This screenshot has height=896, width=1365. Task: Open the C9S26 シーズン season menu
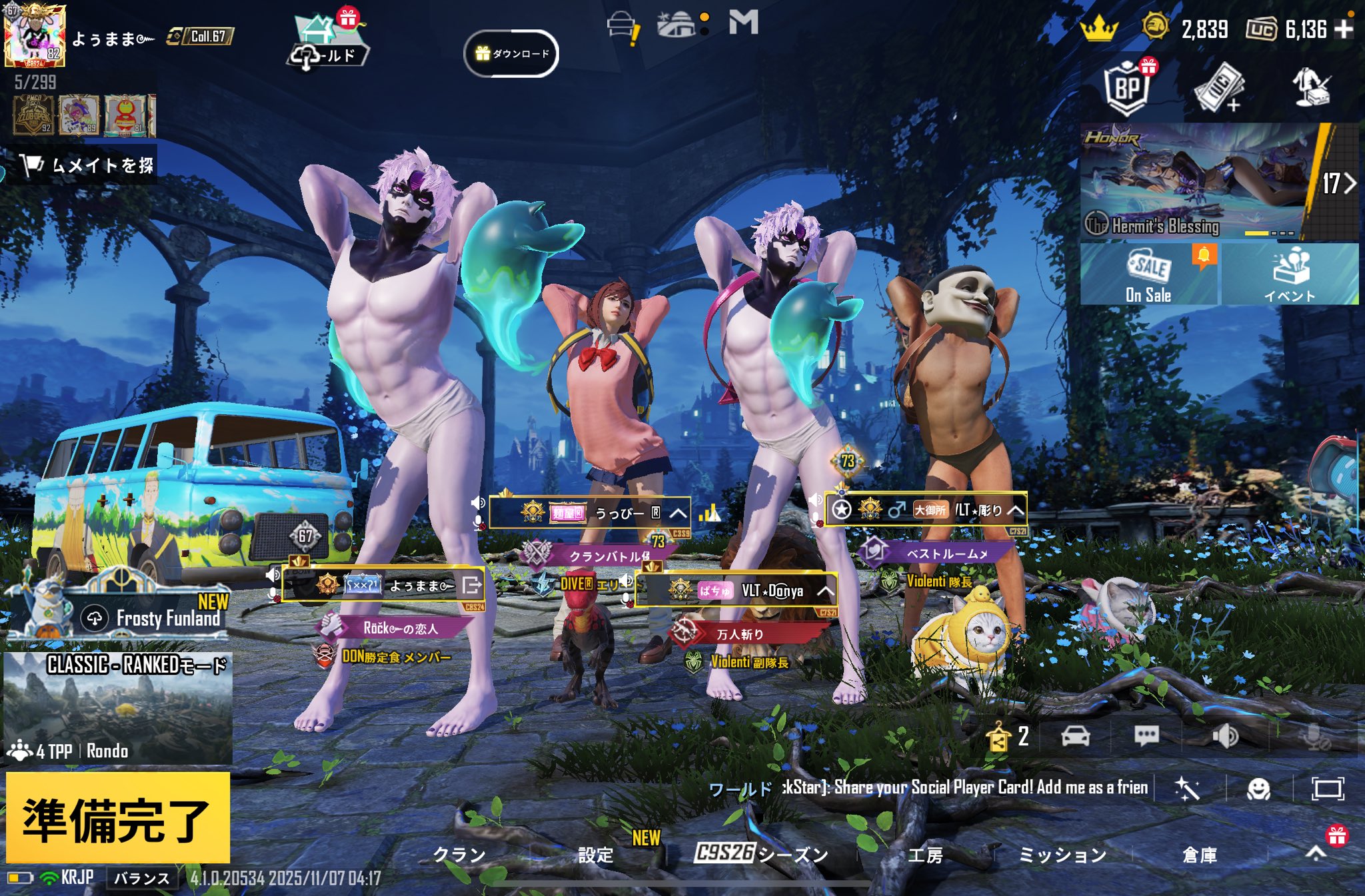coord(760,853)
